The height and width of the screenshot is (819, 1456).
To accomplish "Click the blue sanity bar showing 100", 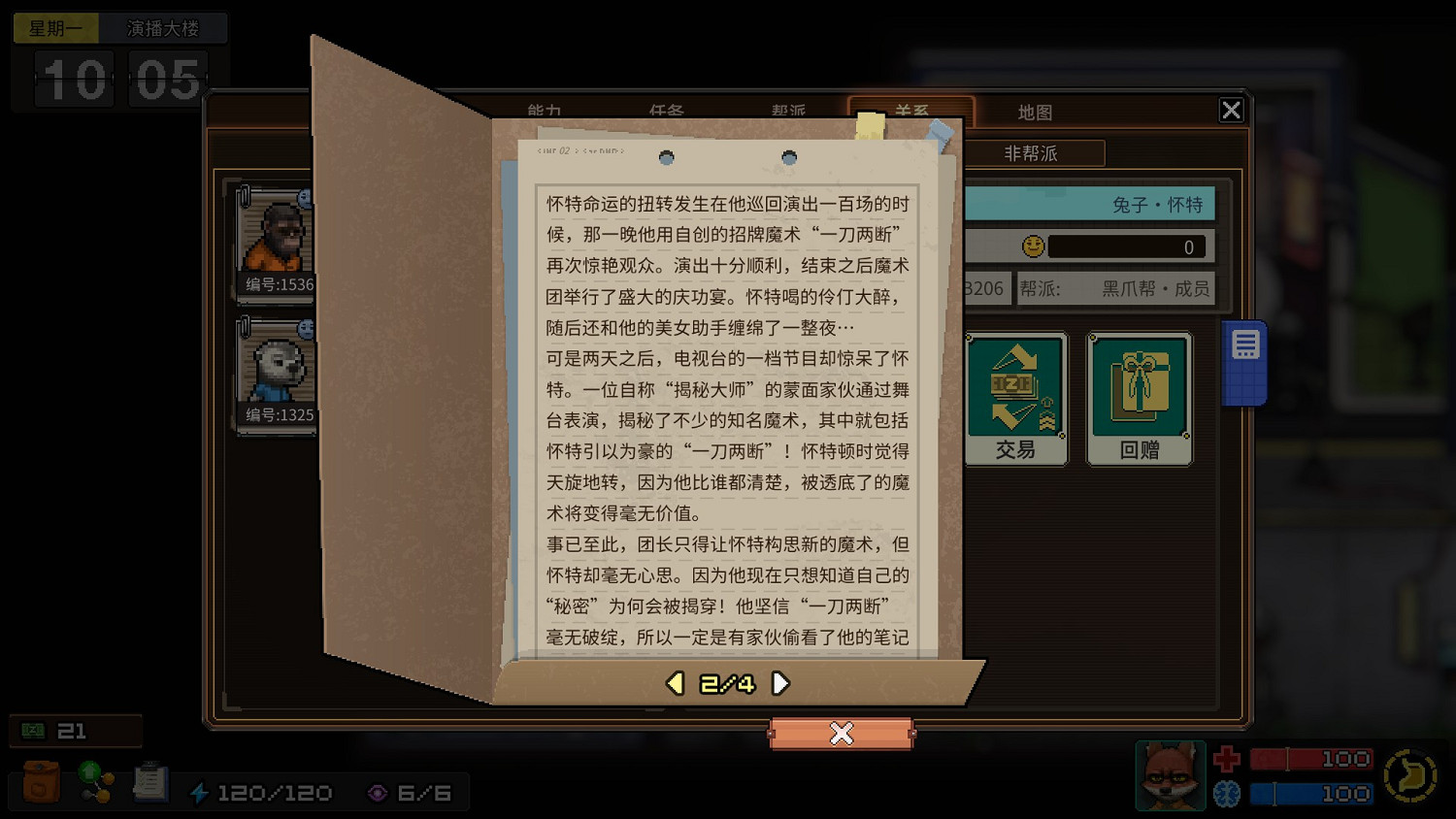I will tap(1310, 793).
